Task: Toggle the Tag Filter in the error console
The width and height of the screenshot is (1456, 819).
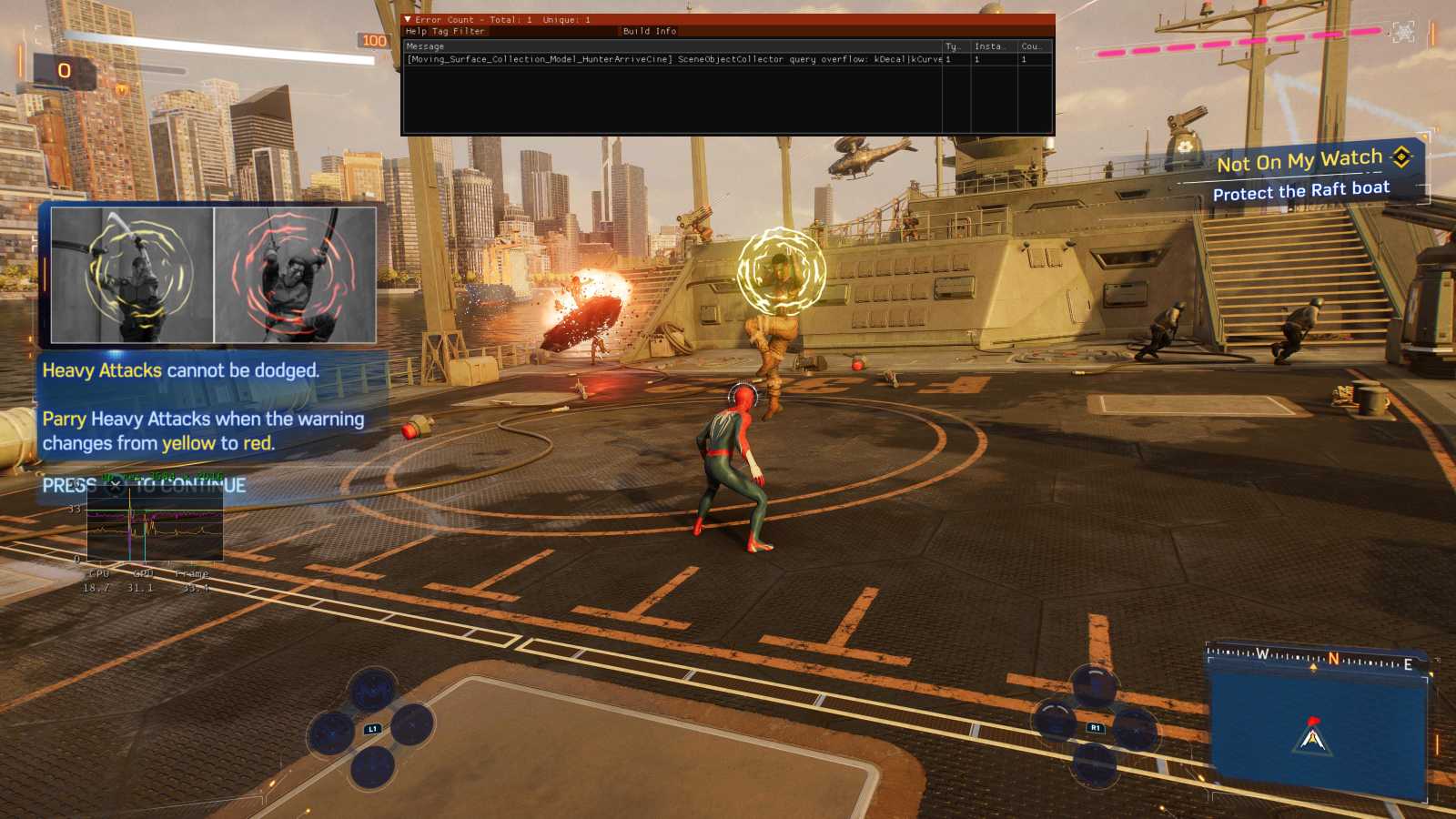Action: click(x=459, y=31)
